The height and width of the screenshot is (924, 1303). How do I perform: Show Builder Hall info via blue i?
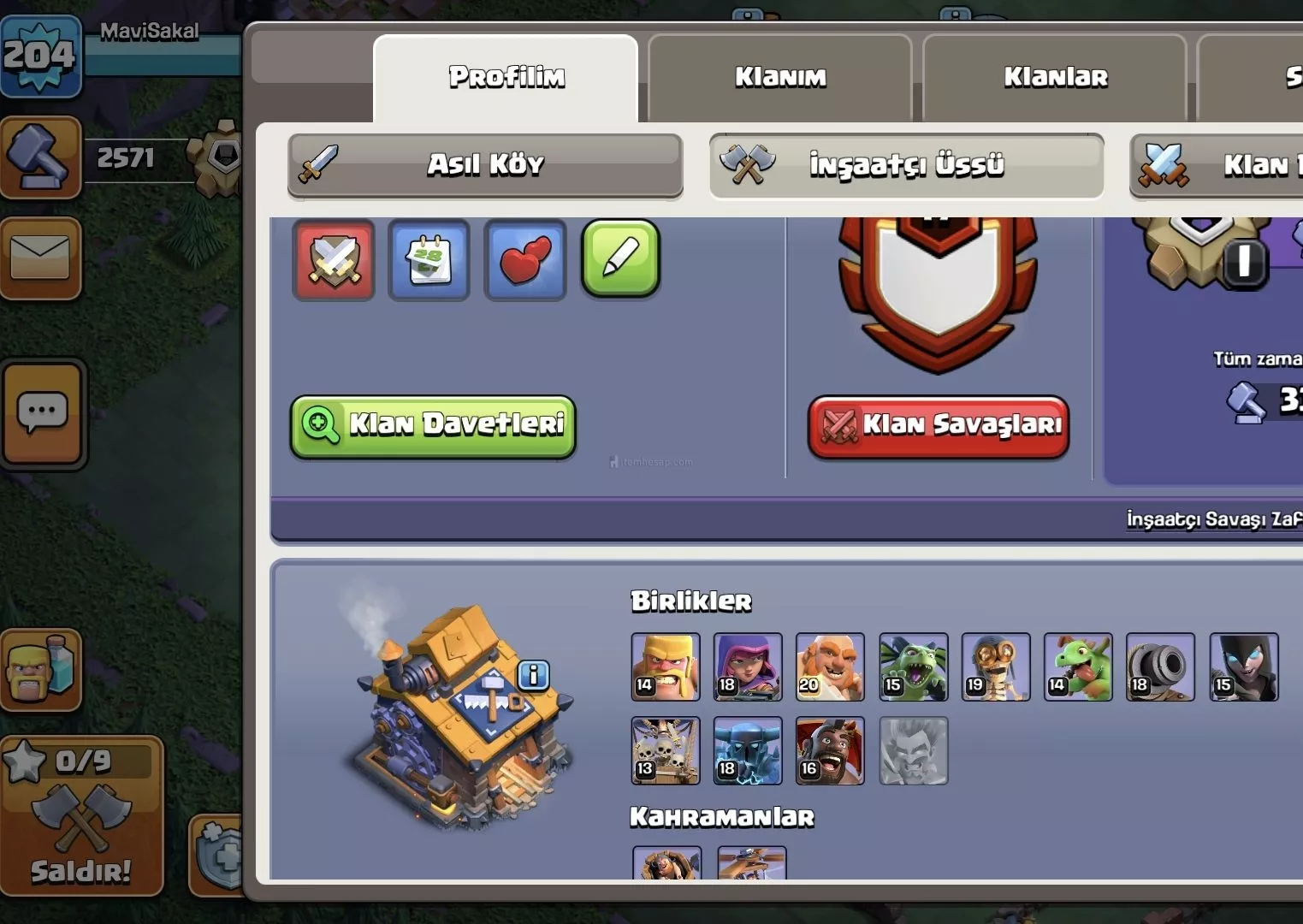pyautogui.click(x=533, y=676)
